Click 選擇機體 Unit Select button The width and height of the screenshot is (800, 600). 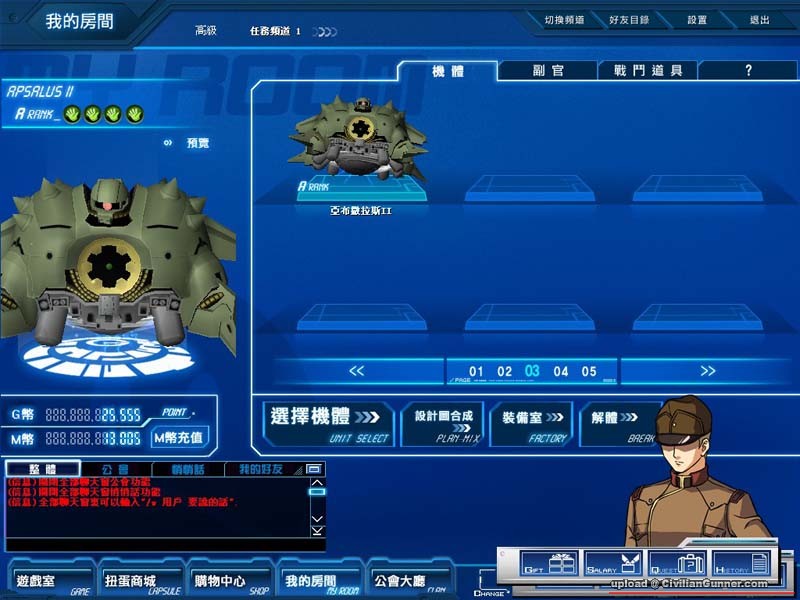pyautogui.click(x=328, y=423)
